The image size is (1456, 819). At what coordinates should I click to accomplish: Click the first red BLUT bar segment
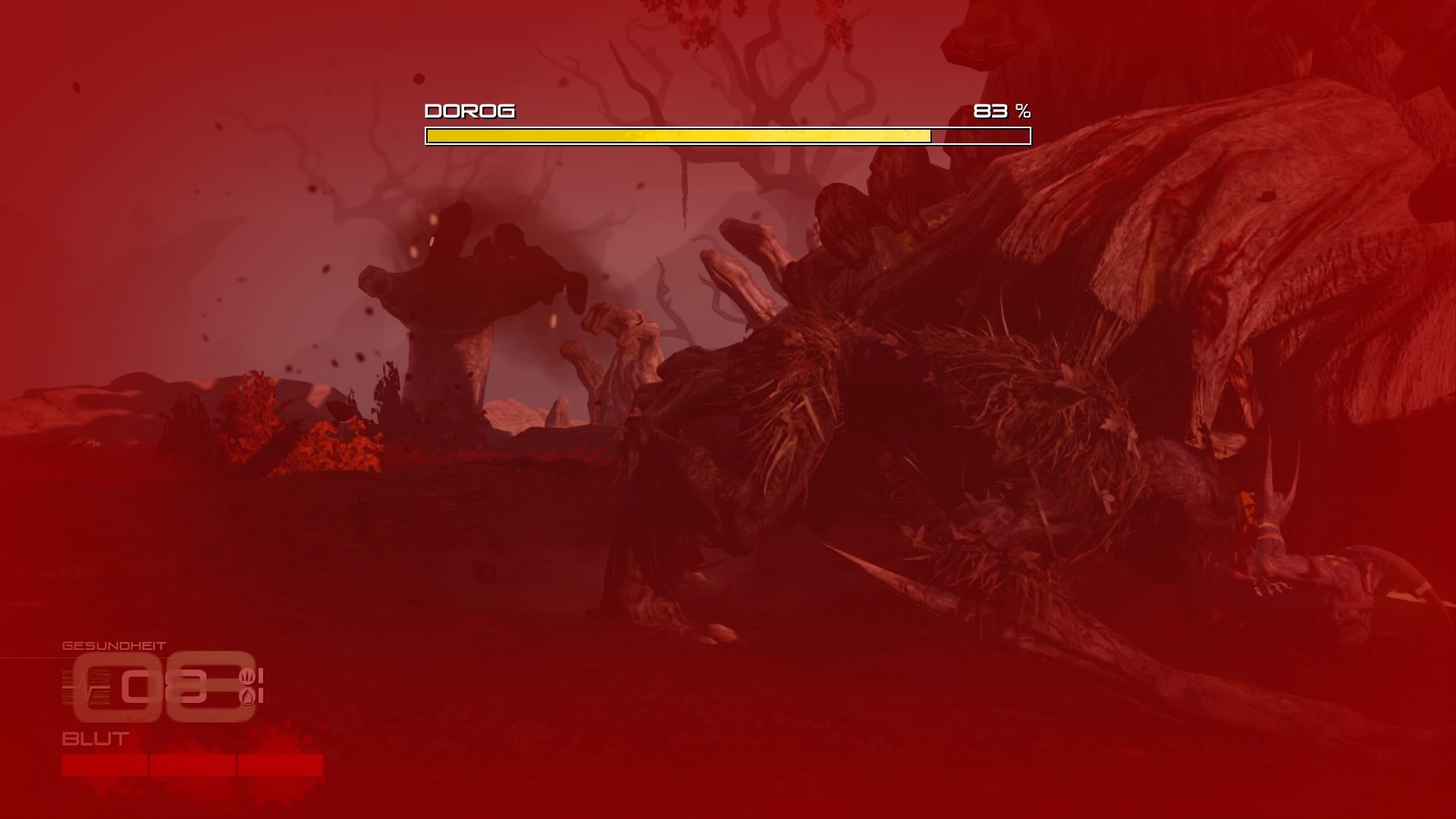pyautogui.click(x=104, y=764)
